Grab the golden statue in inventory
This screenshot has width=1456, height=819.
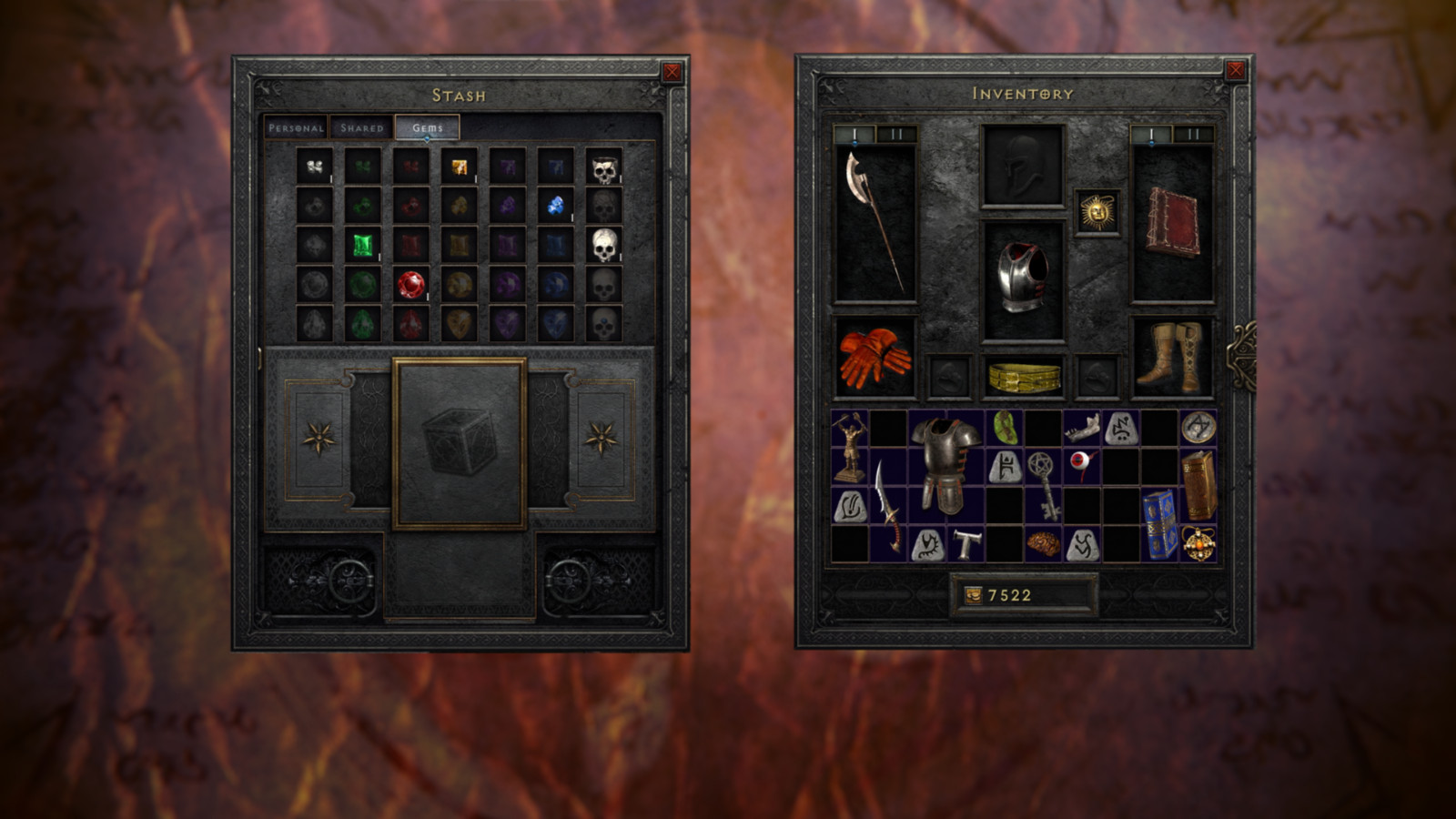850,447
